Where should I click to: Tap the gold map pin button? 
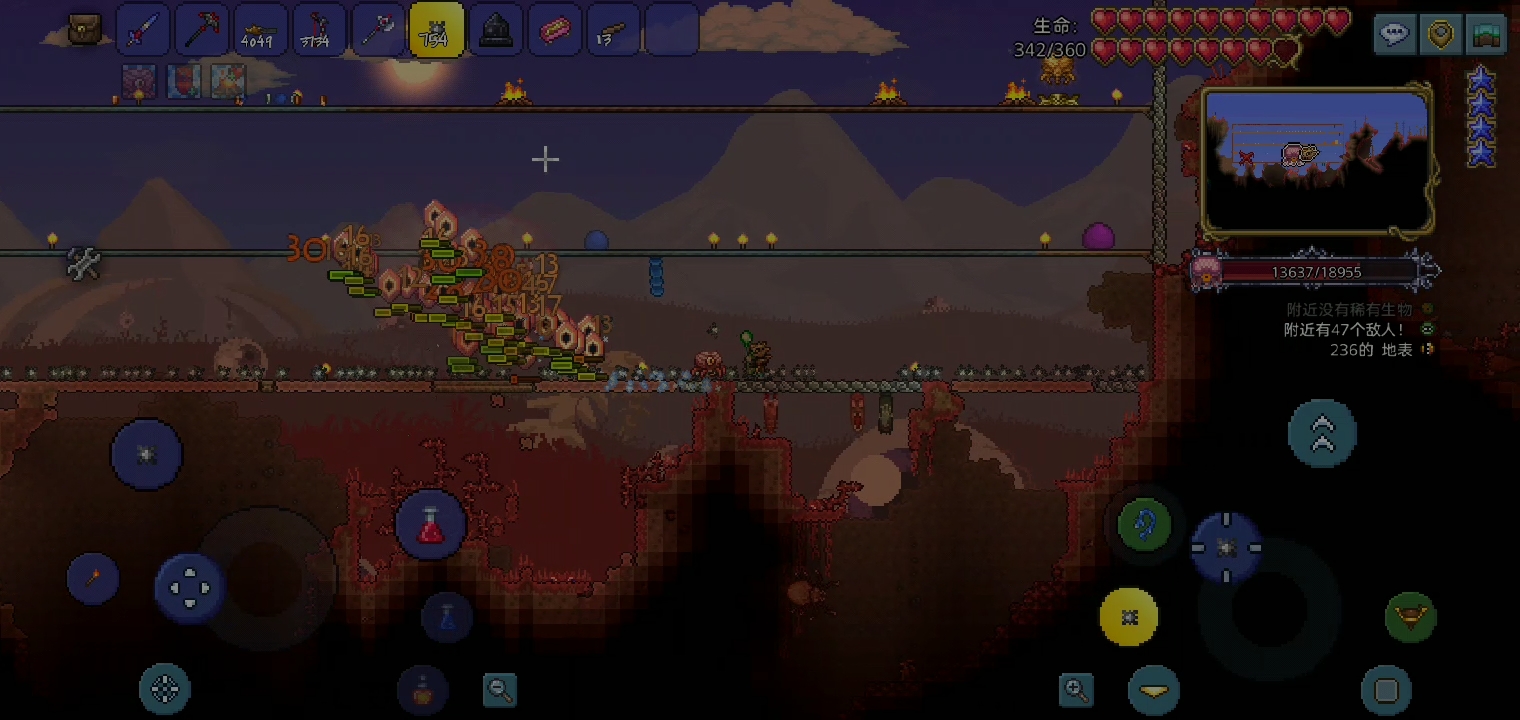(1440, 34)
